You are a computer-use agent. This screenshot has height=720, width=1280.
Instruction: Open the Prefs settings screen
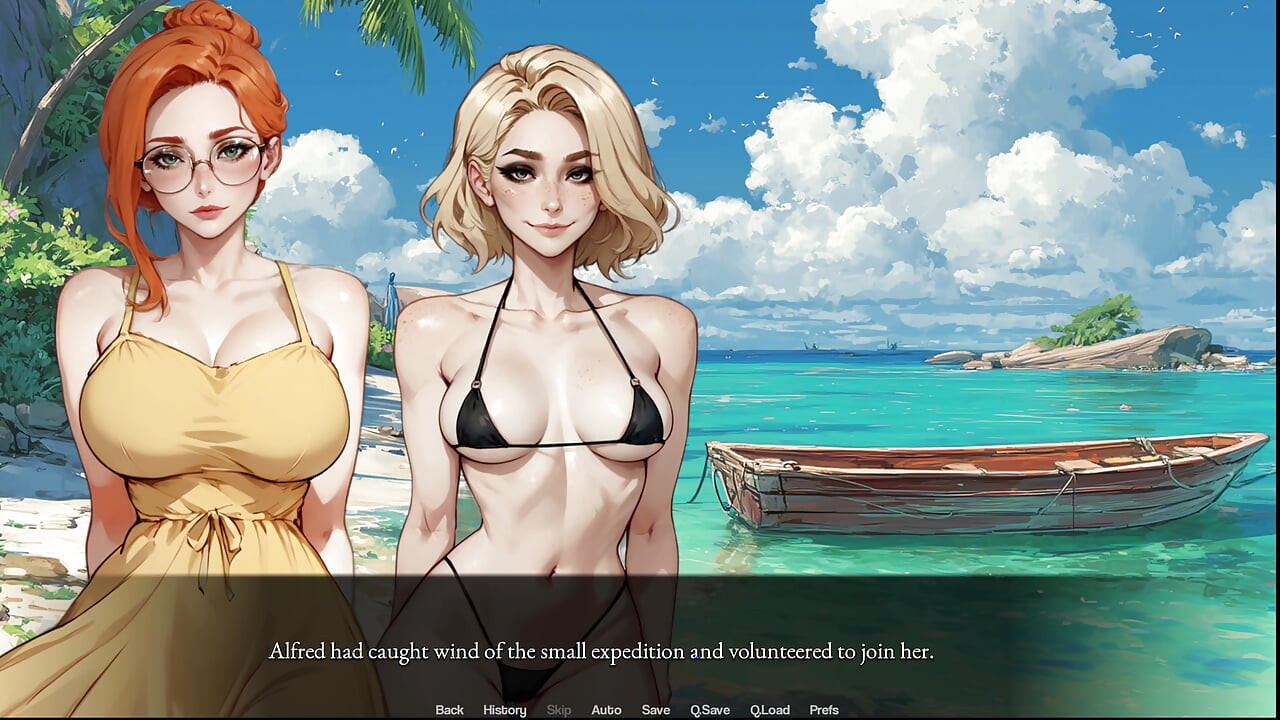pyautogui.click(x=823, y=710)
